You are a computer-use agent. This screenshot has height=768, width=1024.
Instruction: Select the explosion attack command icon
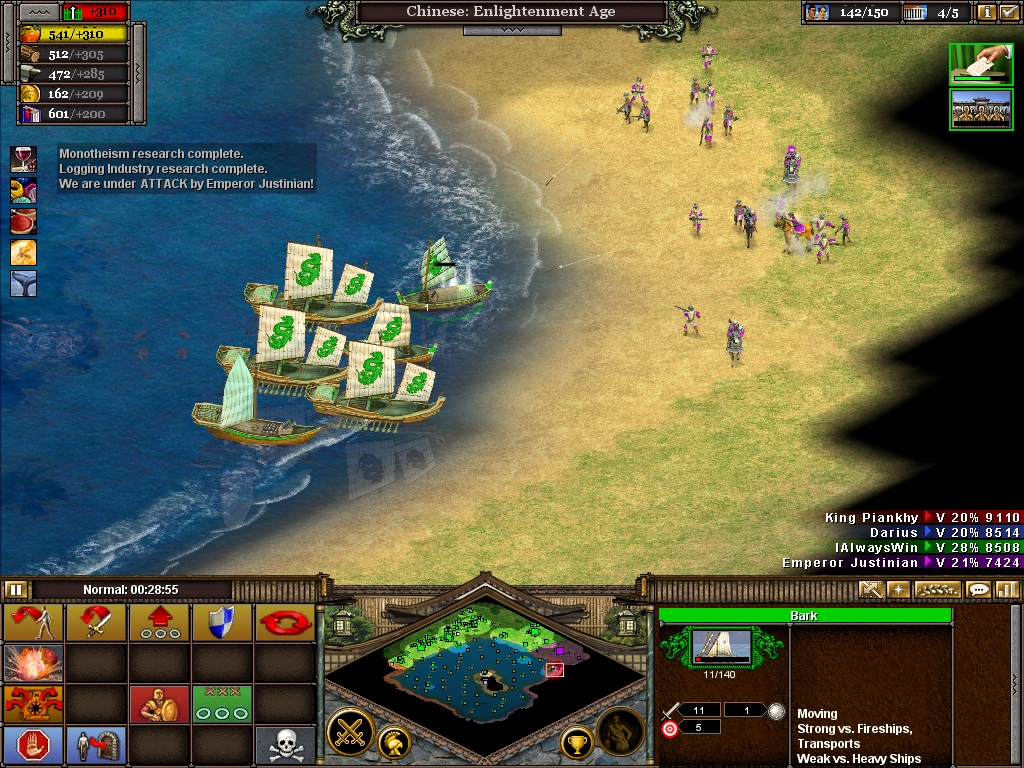(x=33, y=663)
